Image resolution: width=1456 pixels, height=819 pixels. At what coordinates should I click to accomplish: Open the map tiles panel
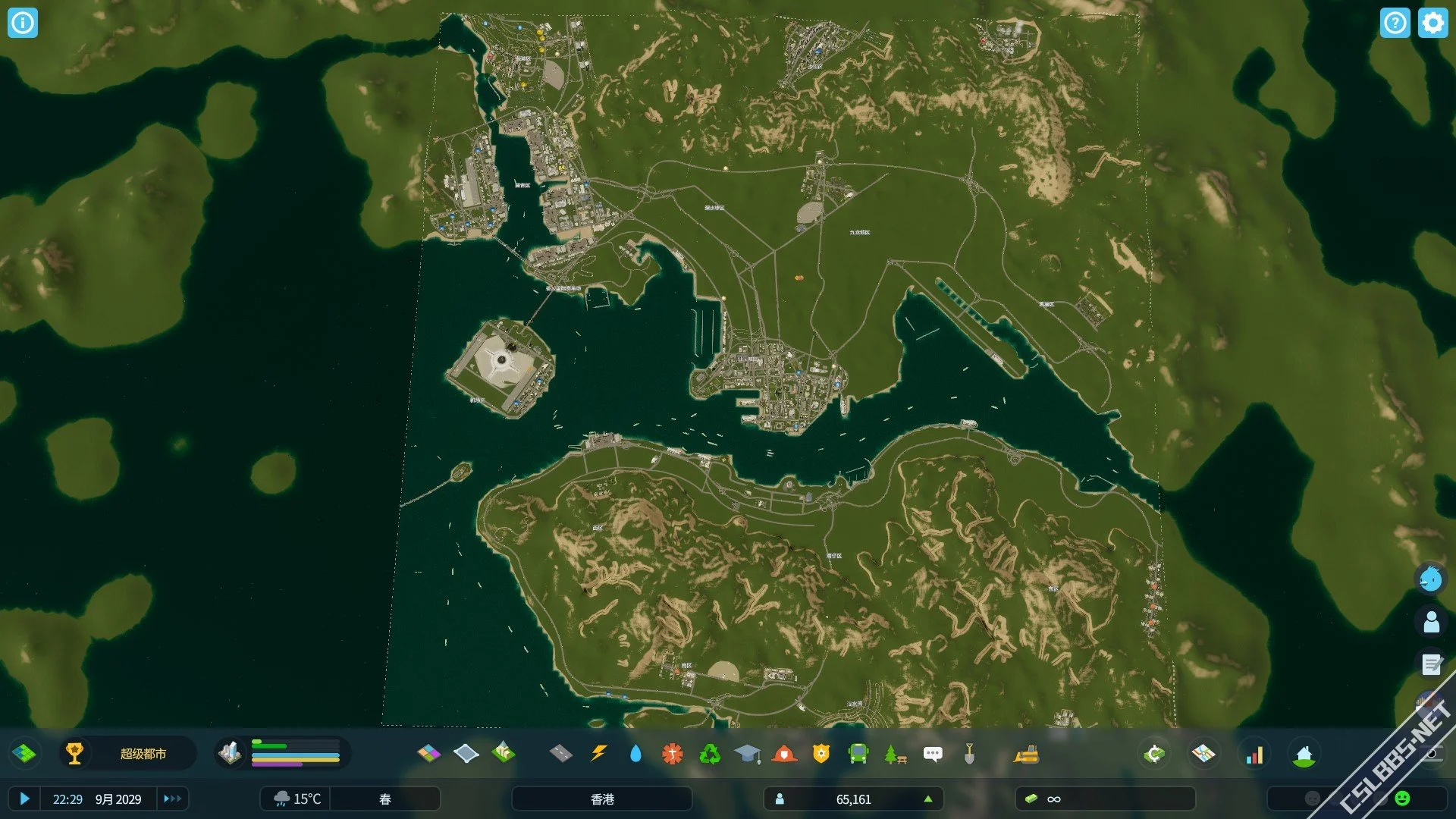pos(24,754)
